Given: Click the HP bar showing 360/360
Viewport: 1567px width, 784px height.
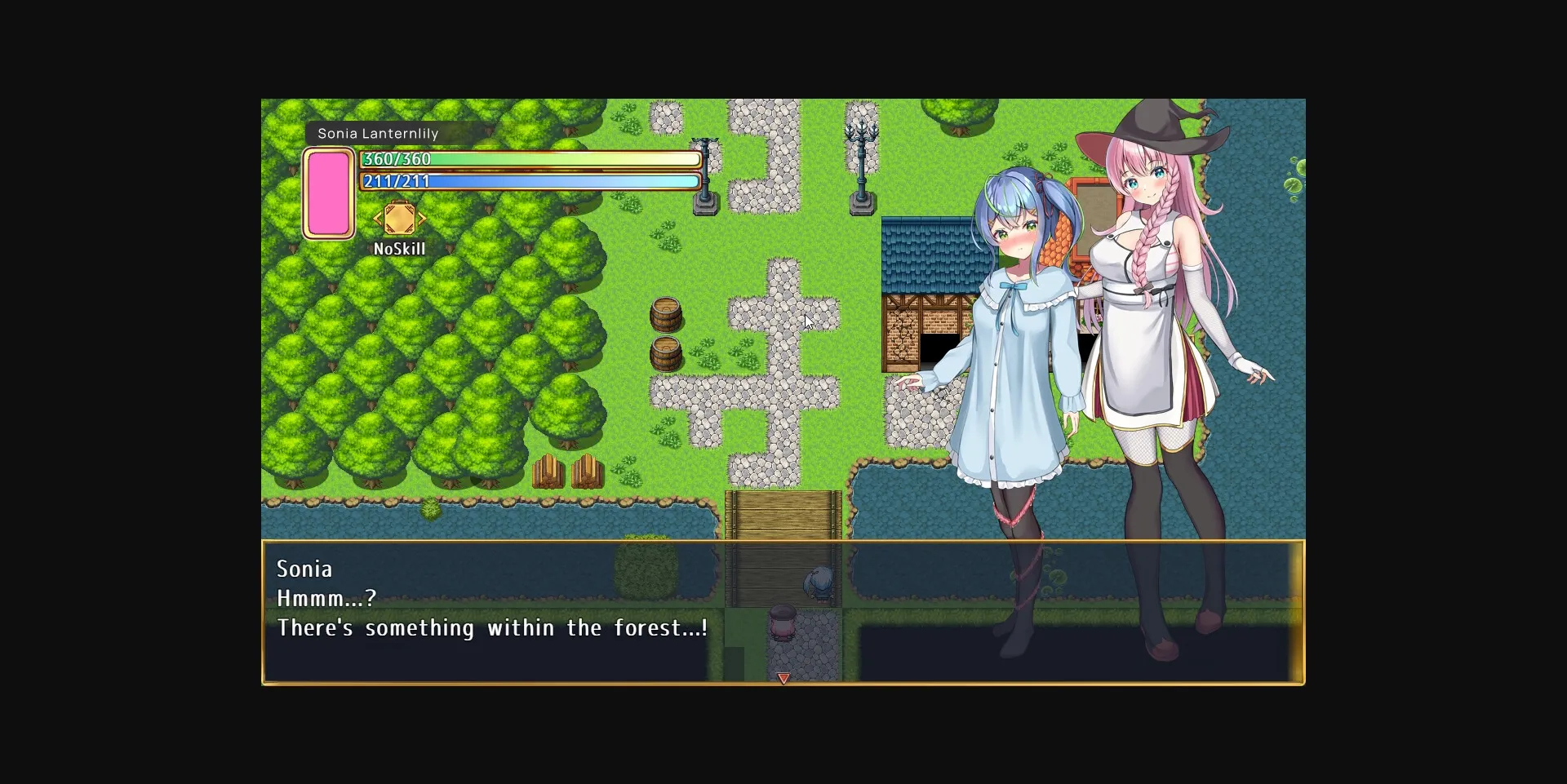Looking at the screenshot, I should tap(529, 159).
